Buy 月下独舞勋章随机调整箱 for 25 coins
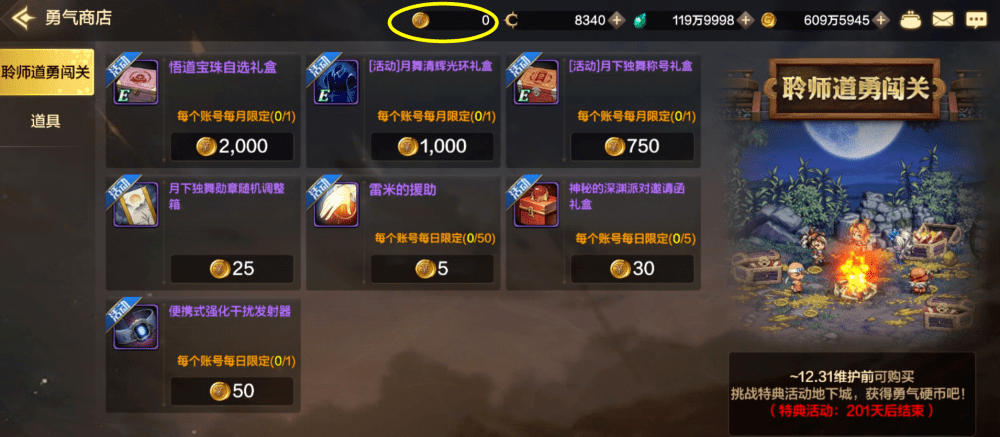The width and height of the screenshot is (1000, 437). tap(232, 268)
